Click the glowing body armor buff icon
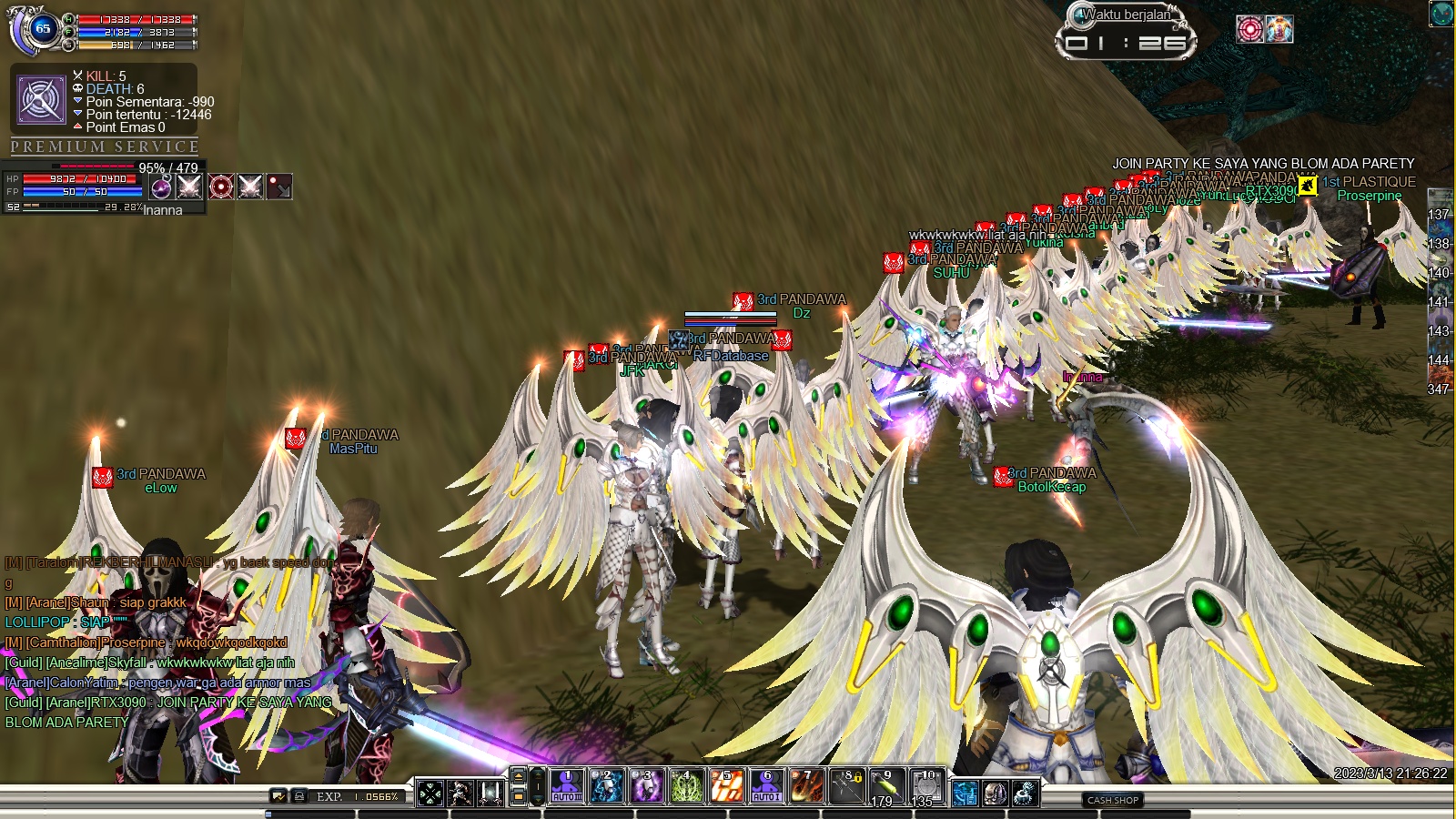Viewport: 1456px width, 819px height. [x=1279, y=29]
